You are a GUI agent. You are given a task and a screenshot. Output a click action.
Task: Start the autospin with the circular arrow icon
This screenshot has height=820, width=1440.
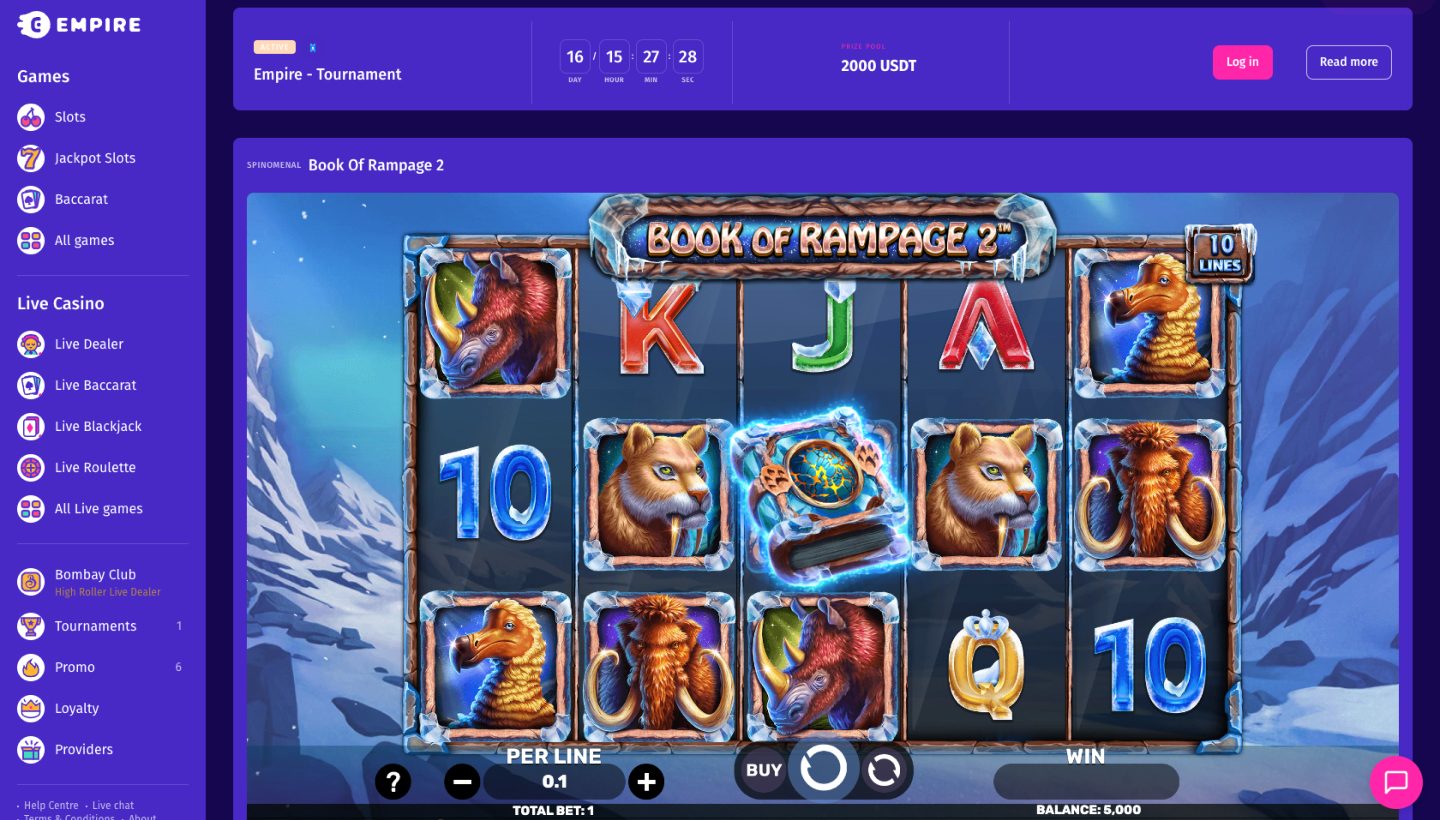[x=886, y=769]
